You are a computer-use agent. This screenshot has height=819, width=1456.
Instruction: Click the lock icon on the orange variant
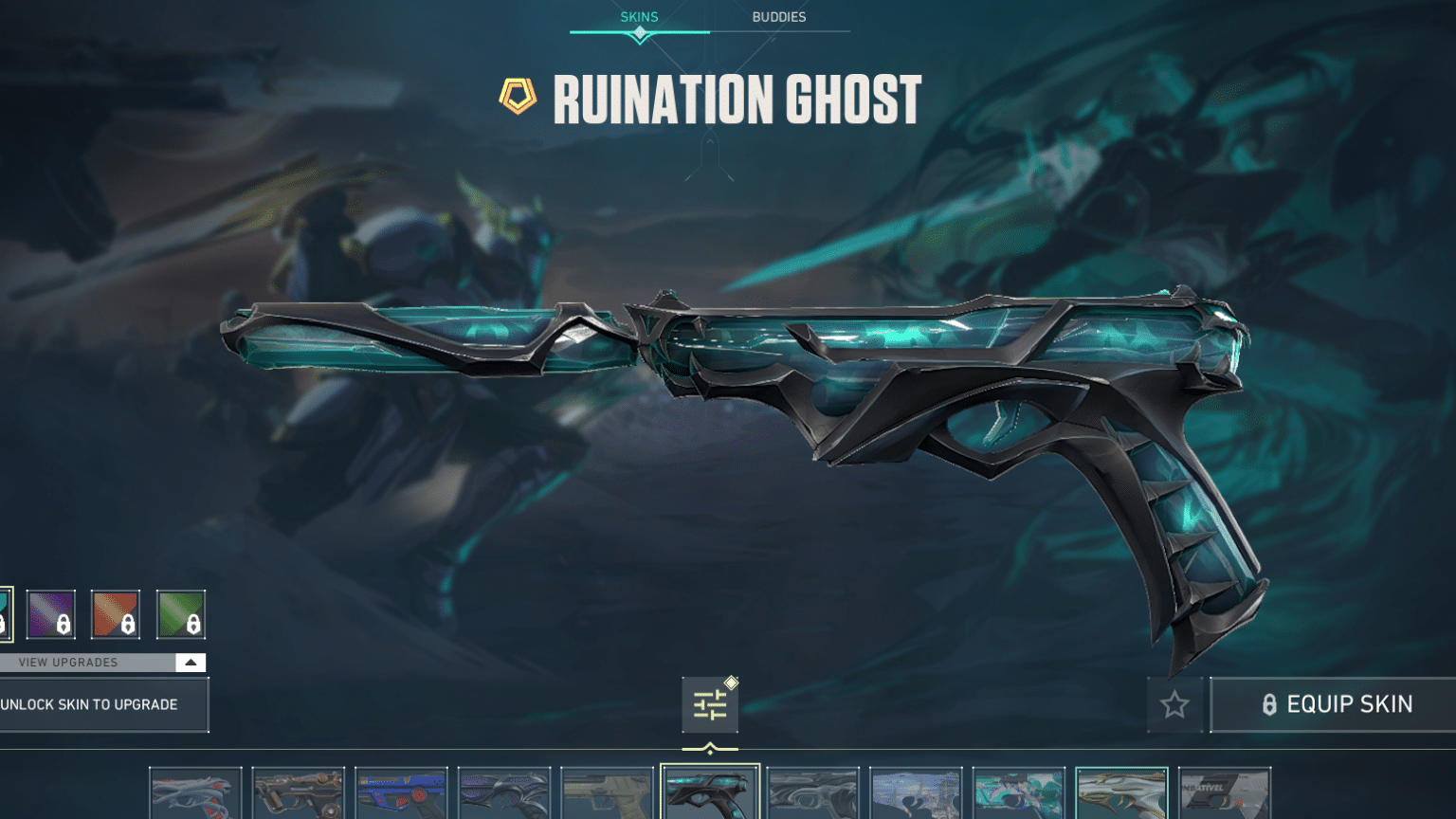(x=128, y=626)
